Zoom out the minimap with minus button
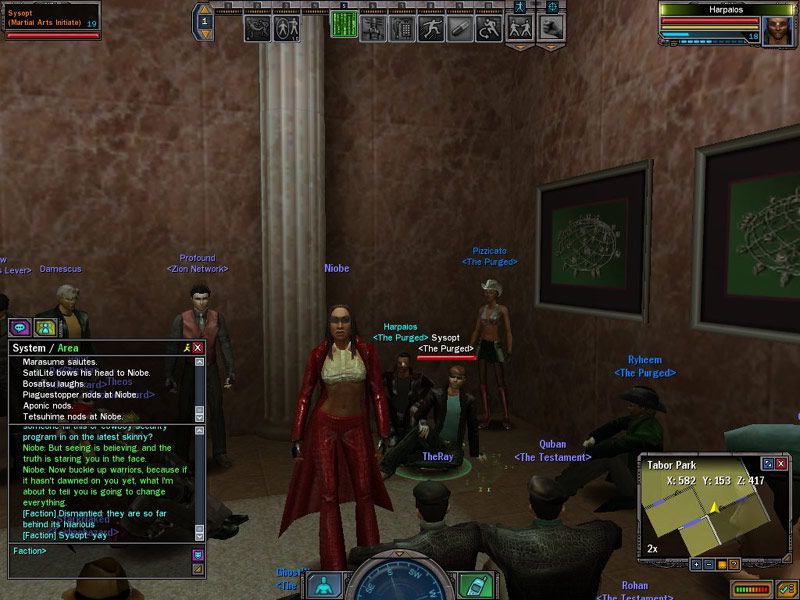Viewport: 800px width, 600px height. point(709,564)
